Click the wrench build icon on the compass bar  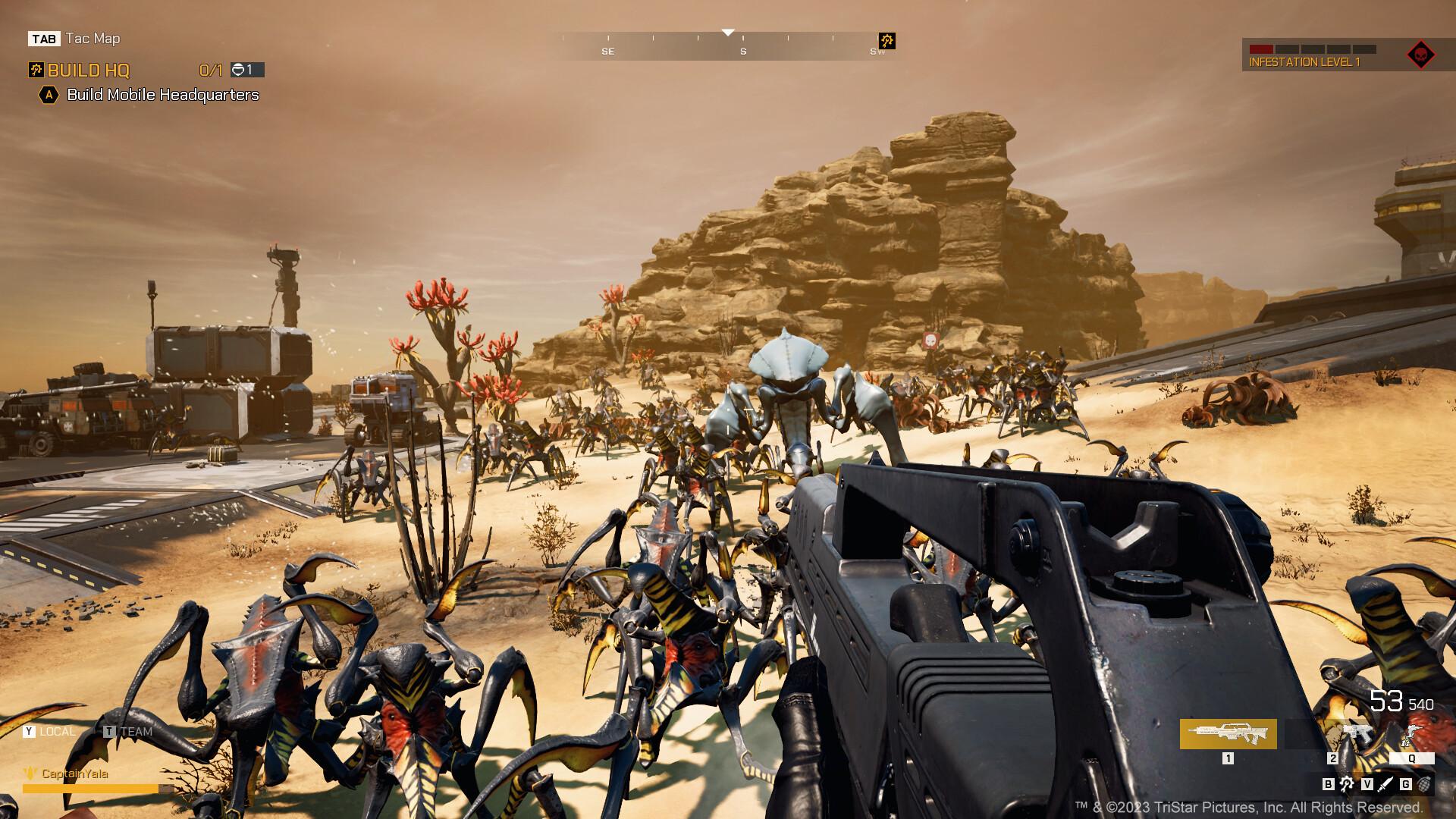tap(886, 41)
